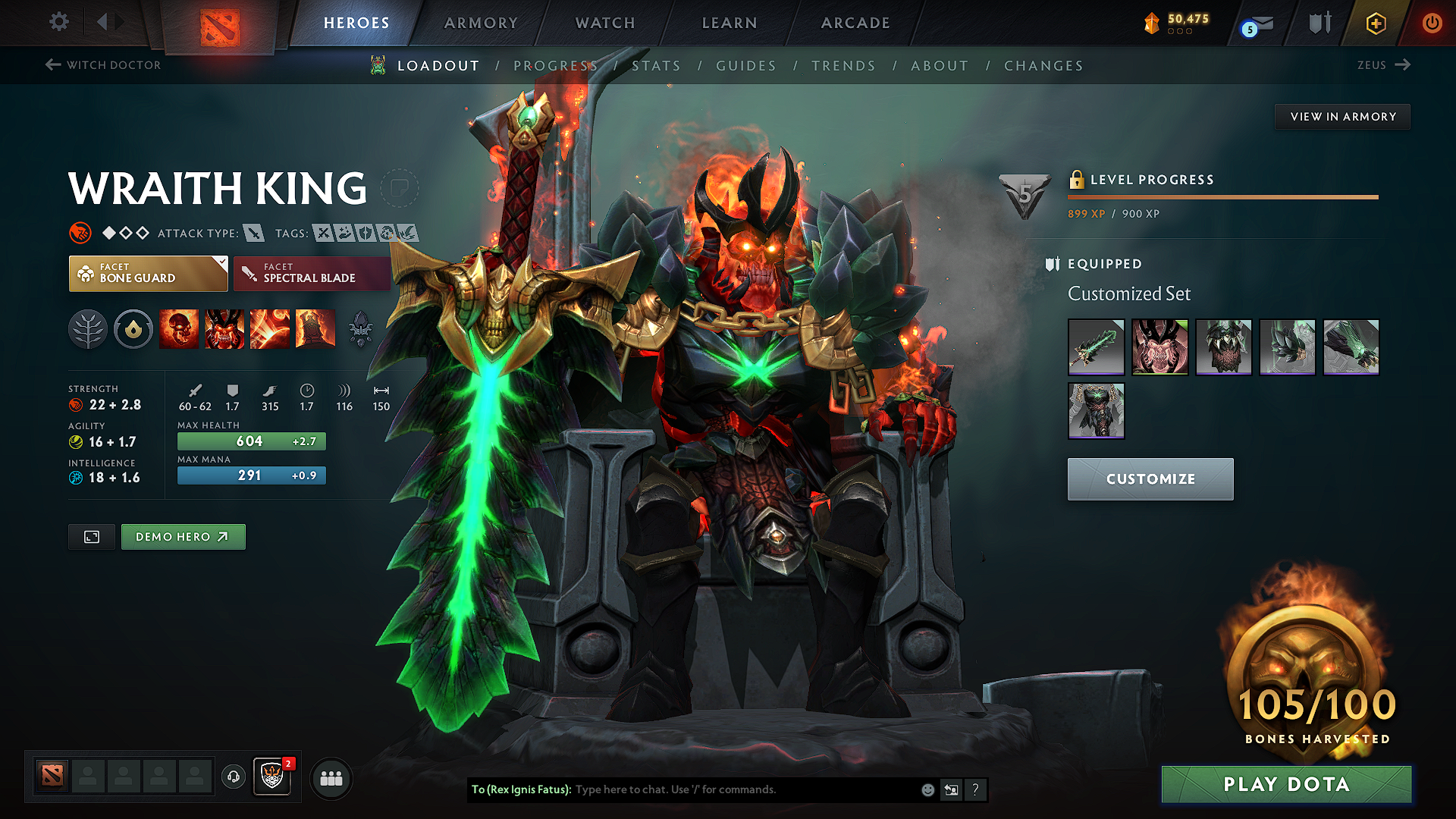Select the Wraithfire Blast ability icon
Screen dimensions: 1456x819
[x=179, y=328]
